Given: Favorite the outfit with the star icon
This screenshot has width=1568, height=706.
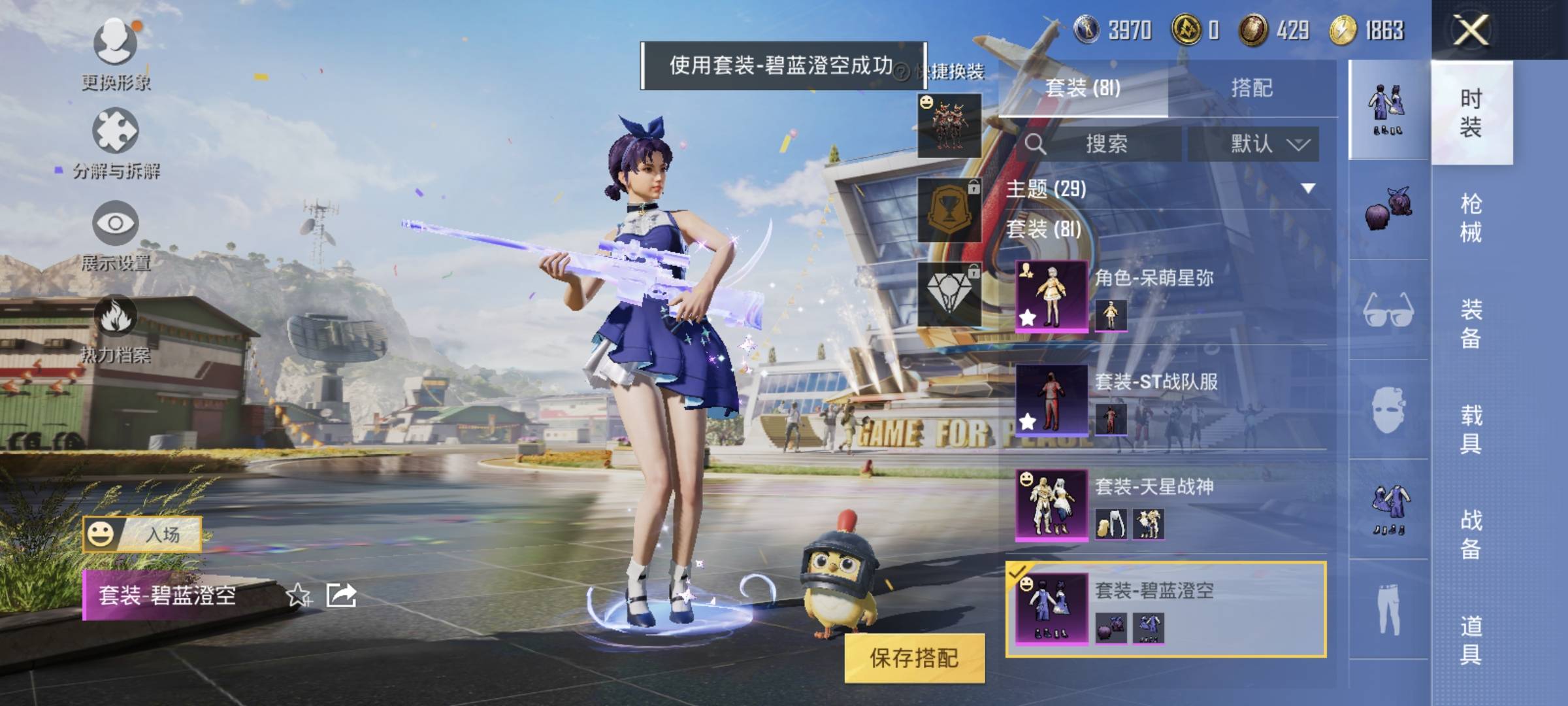Looking at the screenshot, I should pos(299,595).
